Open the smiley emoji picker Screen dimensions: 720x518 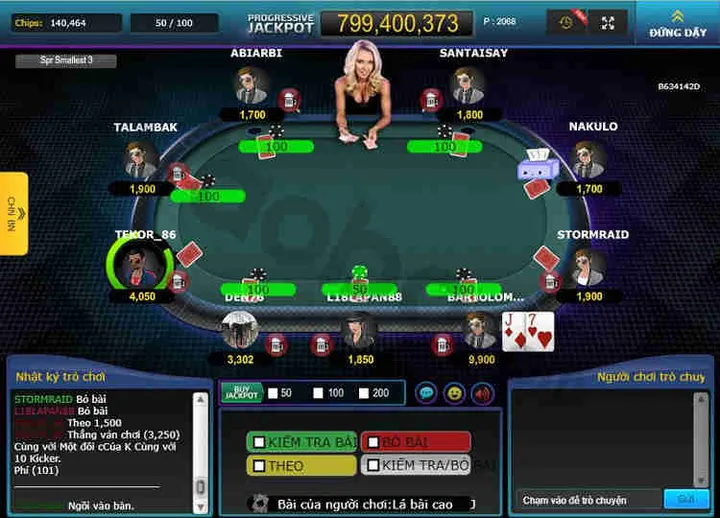[454, 393]
